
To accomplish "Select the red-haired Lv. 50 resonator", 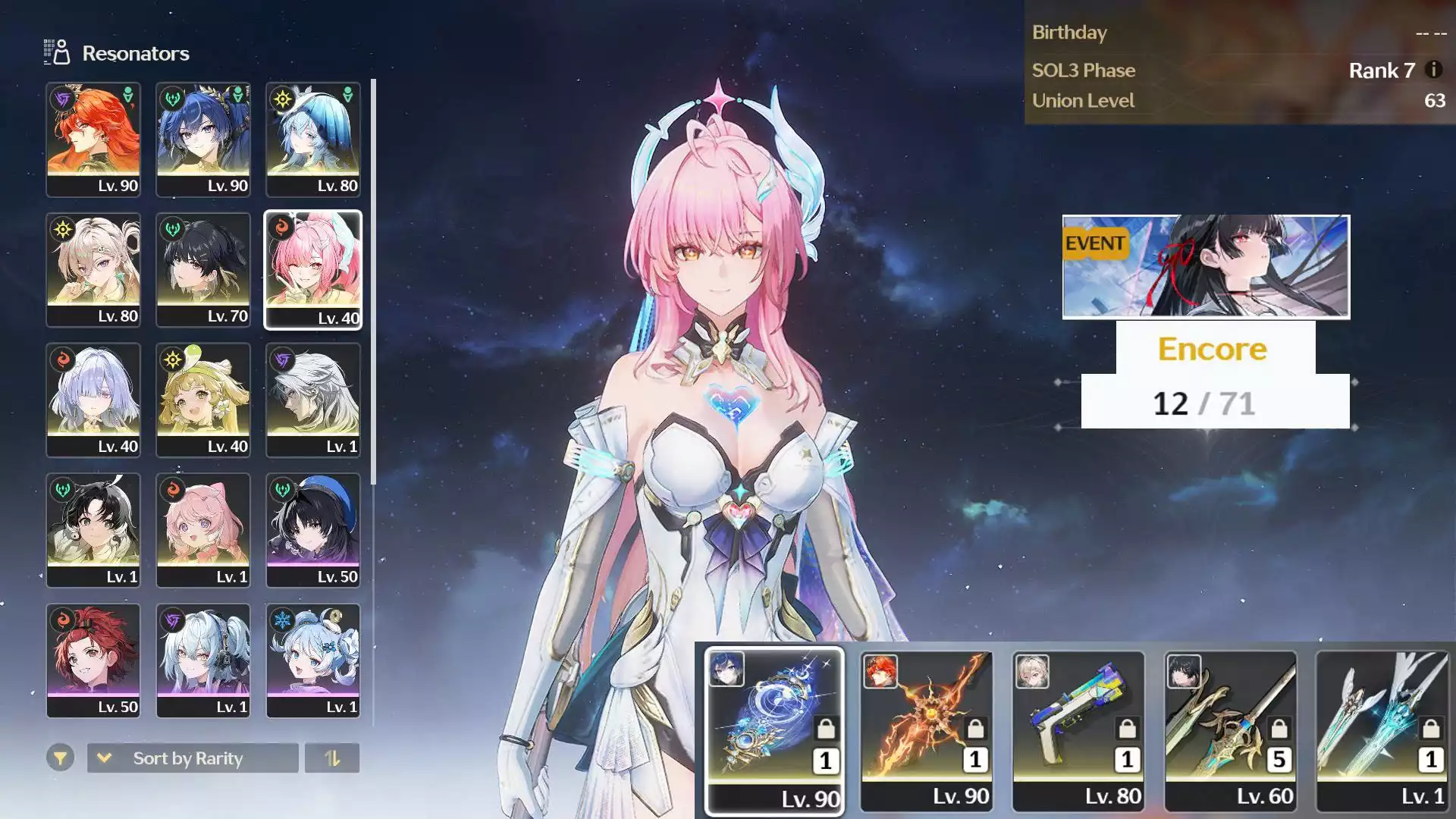I will 93,661.
